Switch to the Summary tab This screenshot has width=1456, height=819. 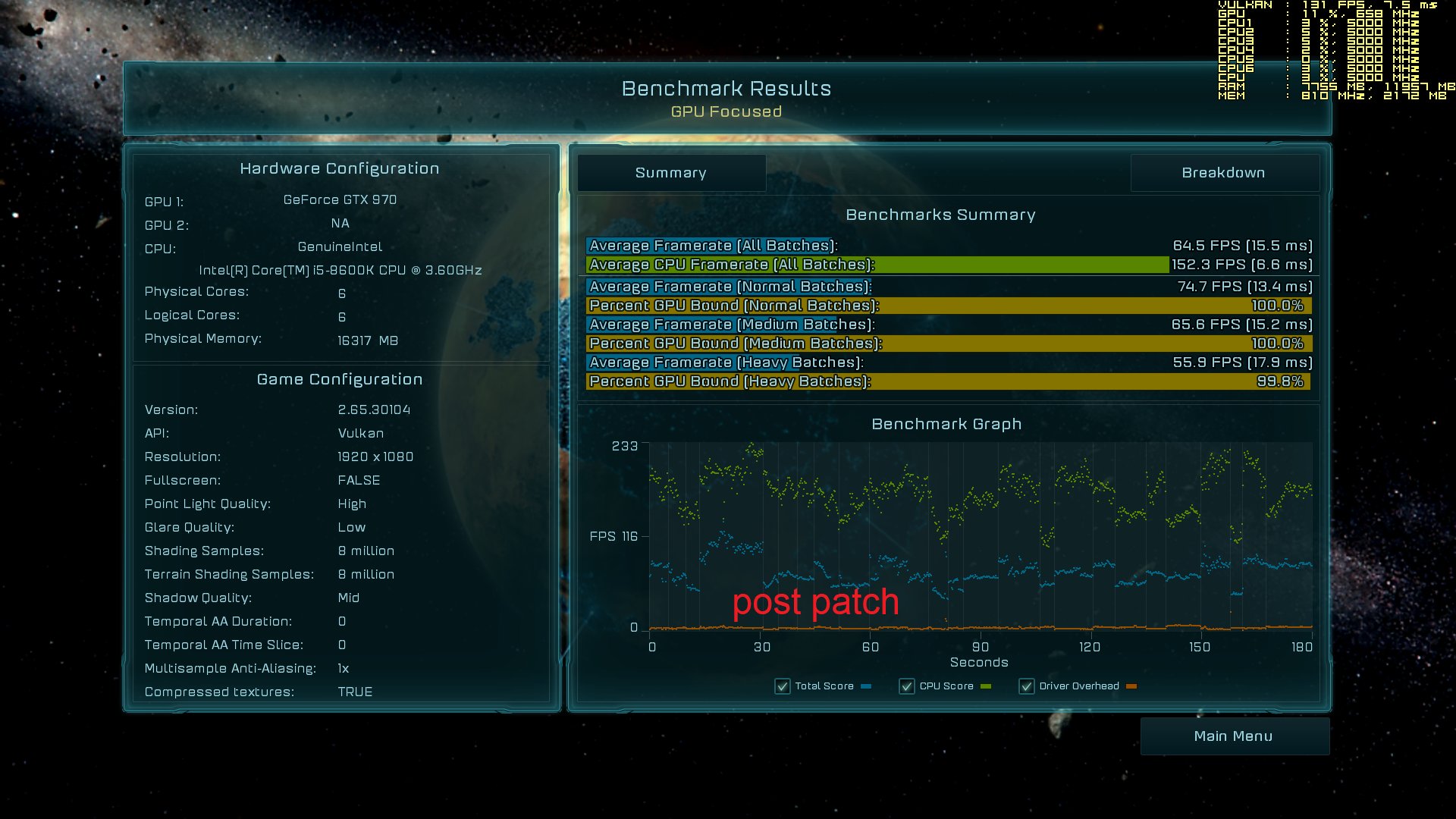[671, 173]
